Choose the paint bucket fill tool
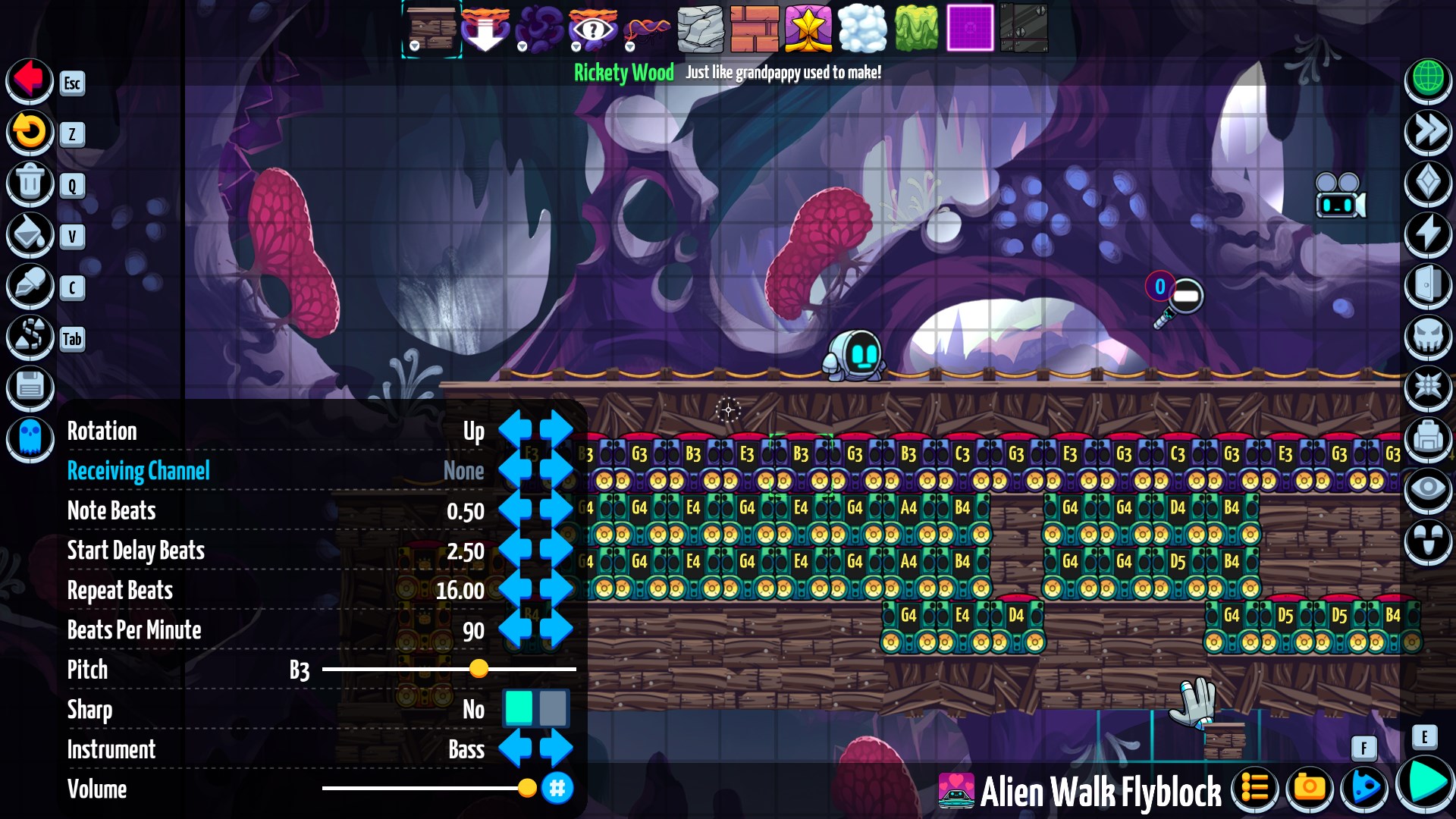This screenshot has height=819, width=1456. coord(30,234)
